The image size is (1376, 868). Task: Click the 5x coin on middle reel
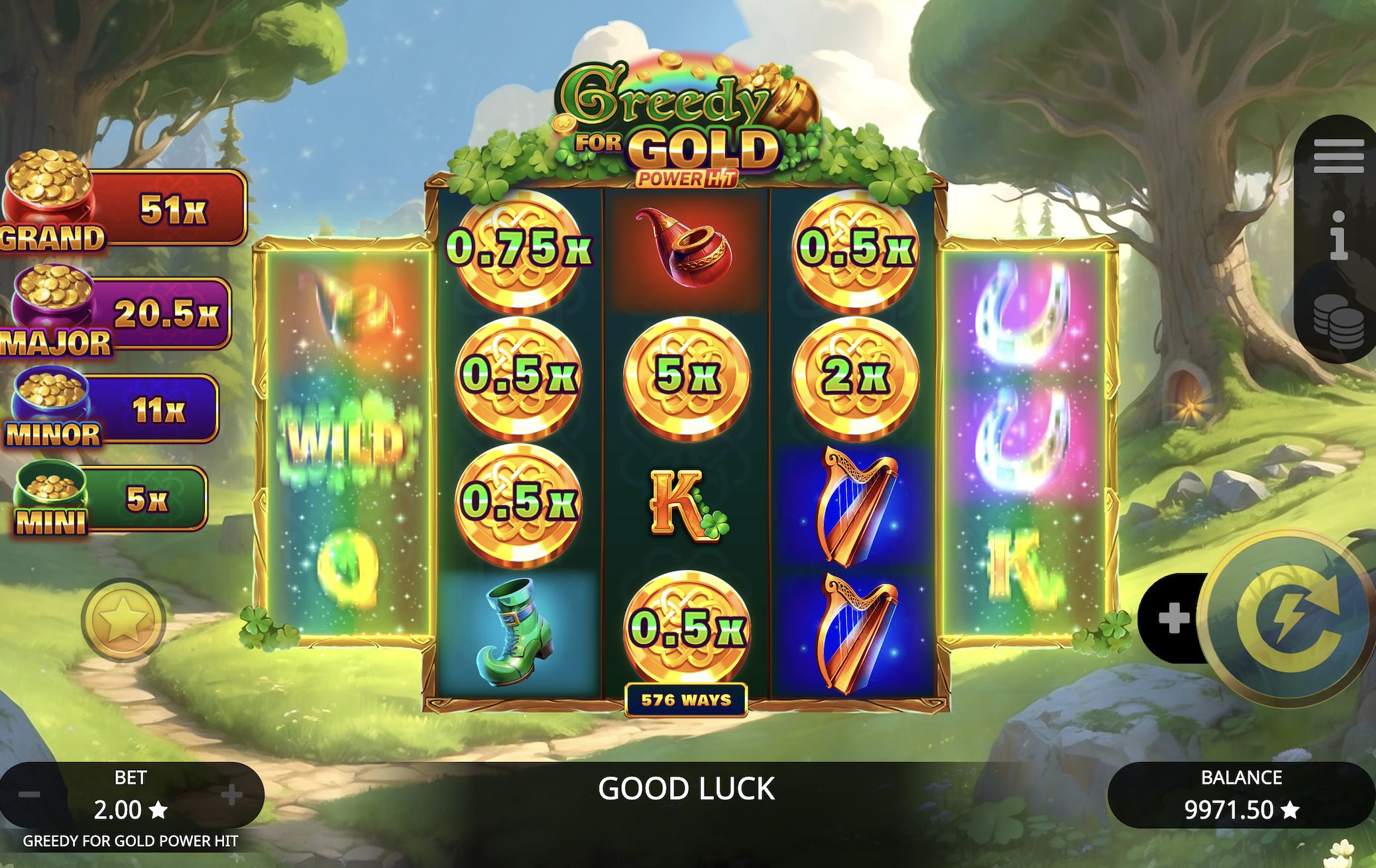[687, 376]
